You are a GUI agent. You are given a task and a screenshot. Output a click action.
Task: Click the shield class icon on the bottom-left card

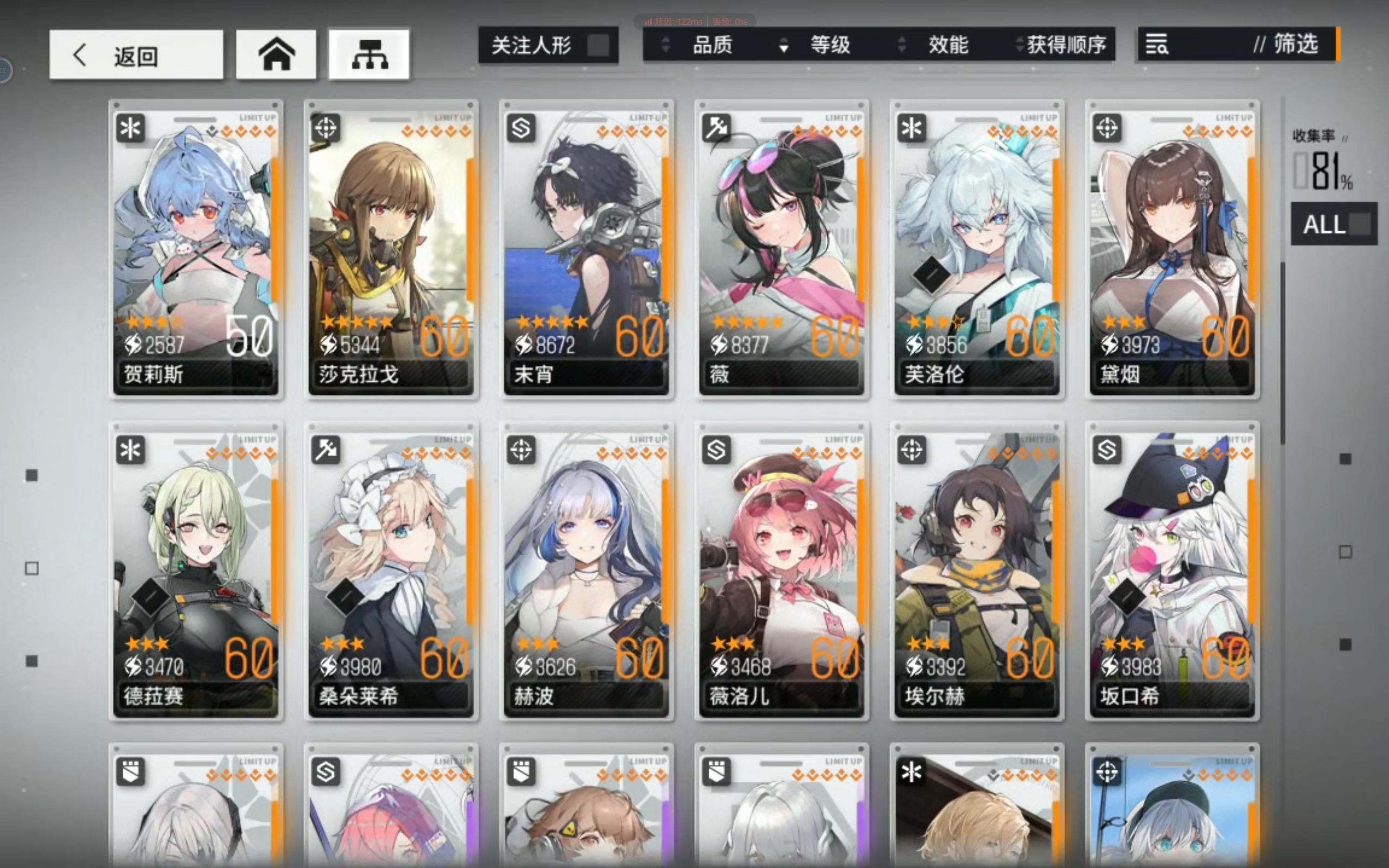(131, 771)
